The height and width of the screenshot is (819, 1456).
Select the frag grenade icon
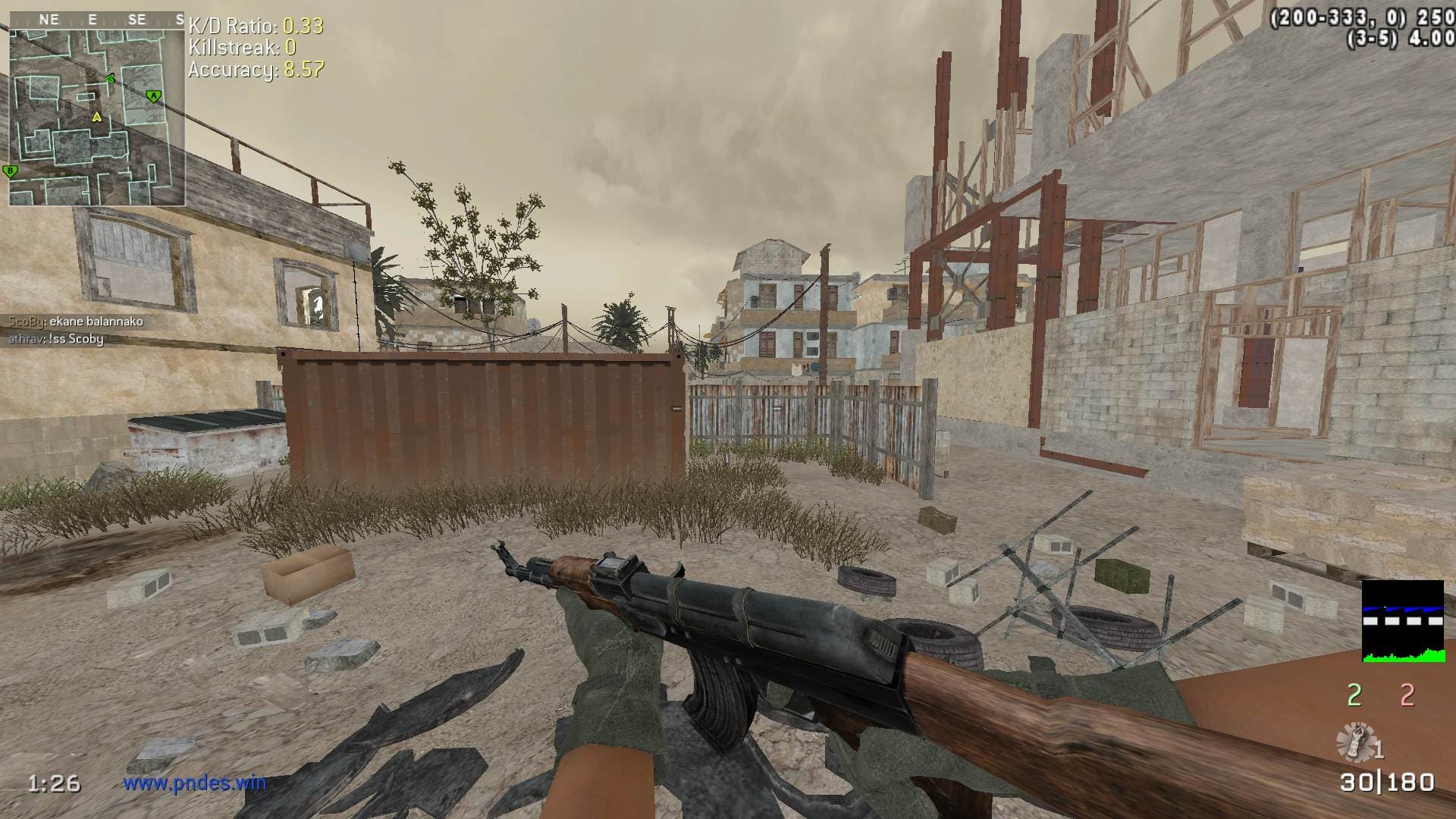(1356, 741)
